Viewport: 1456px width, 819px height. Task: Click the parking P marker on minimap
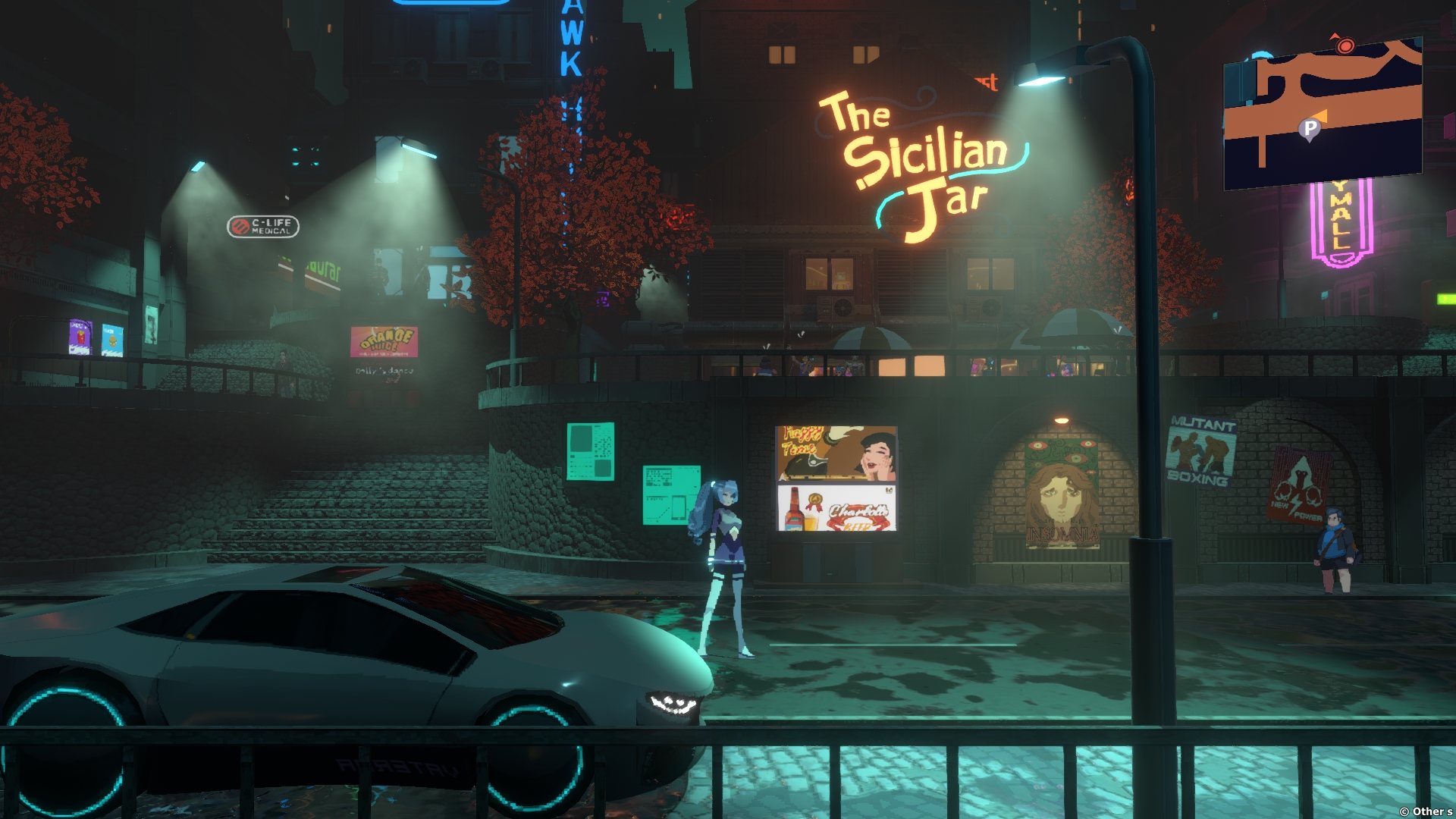coord(1310,129)
